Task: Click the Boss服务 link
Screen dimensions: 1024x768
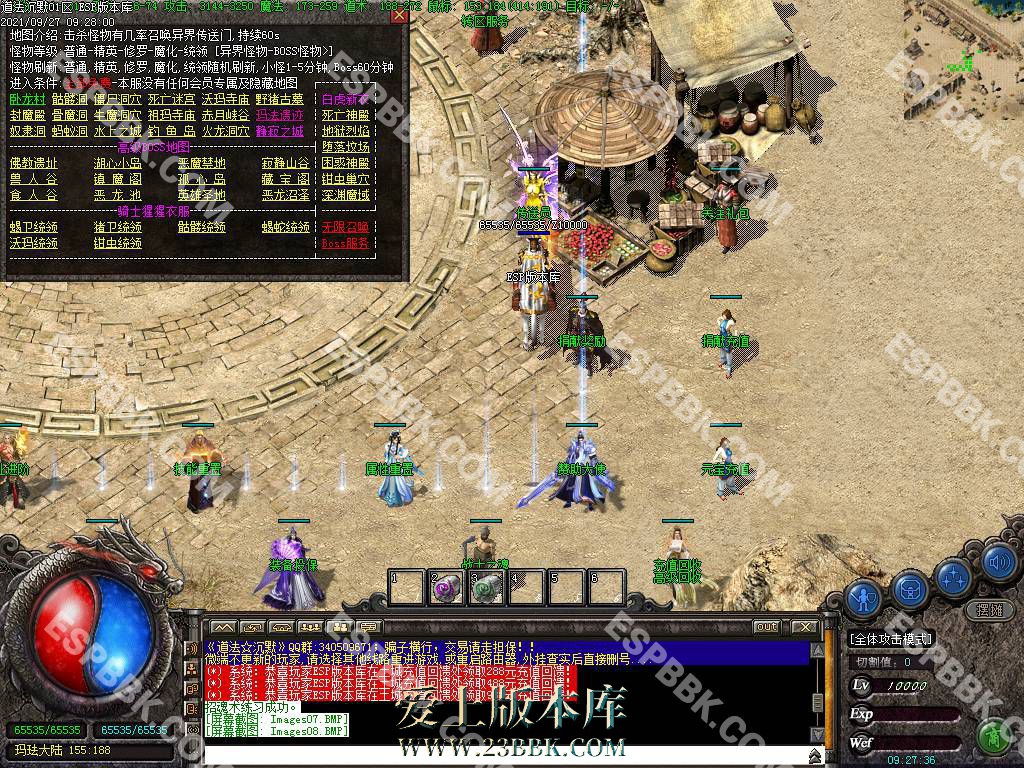Action: pos(345,243)
